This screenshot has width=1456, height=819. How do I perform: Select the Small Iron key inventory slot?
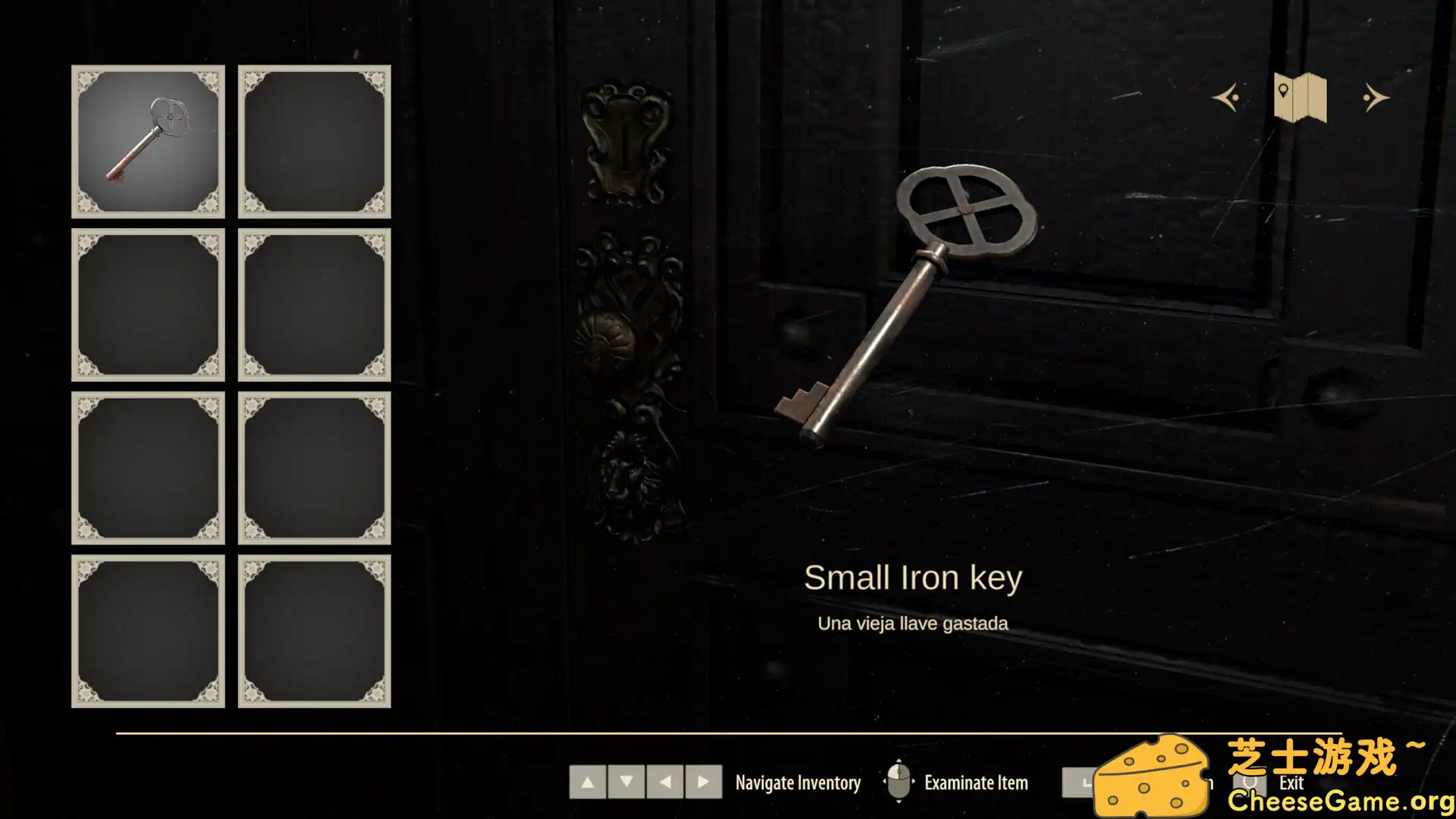click(x=148, y=140)
